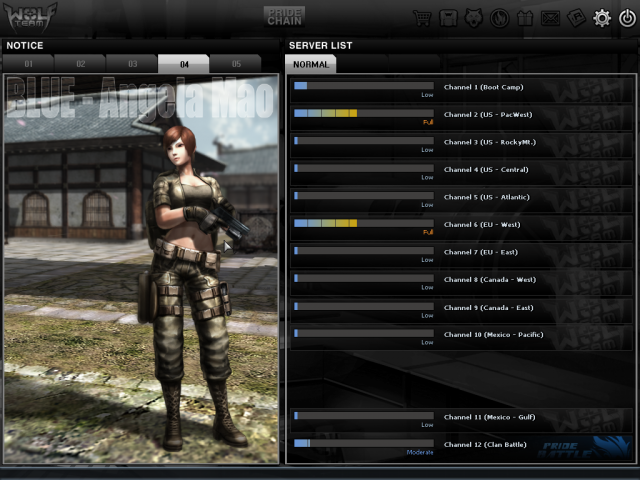The height and width of the screenshot is (480, 640).
Task: Open settings with the gear icon
Action: 602,17
